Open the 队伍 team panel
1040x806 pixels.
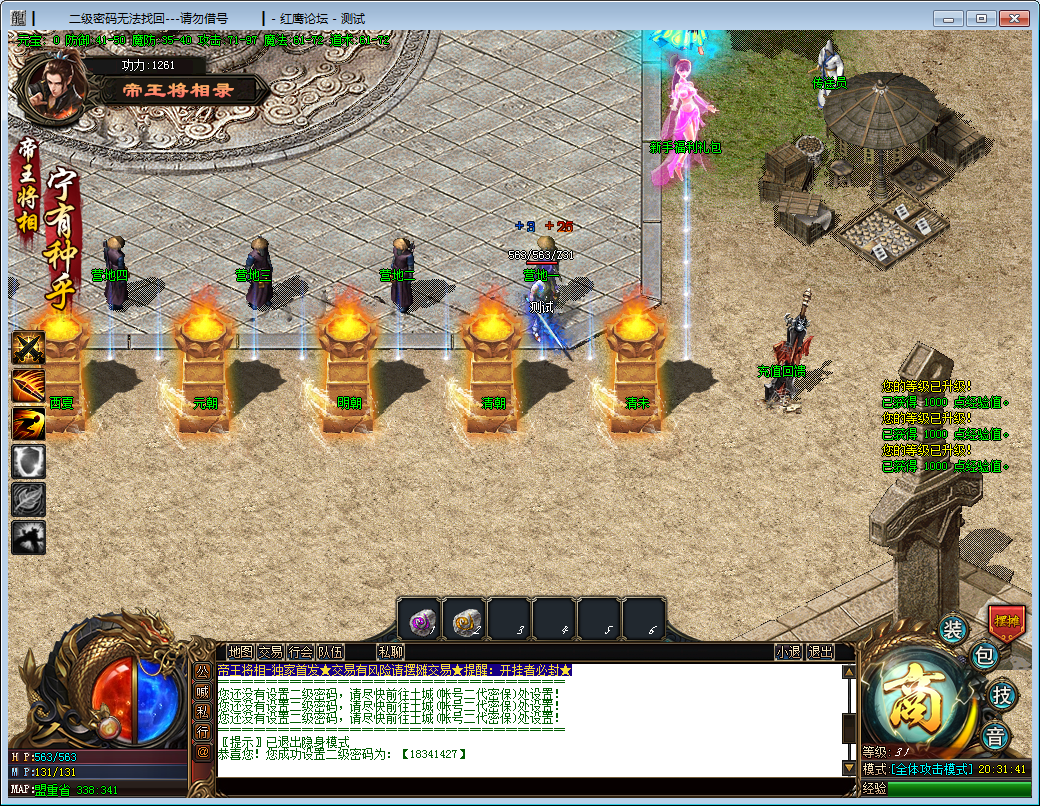[x=331, y=652]
